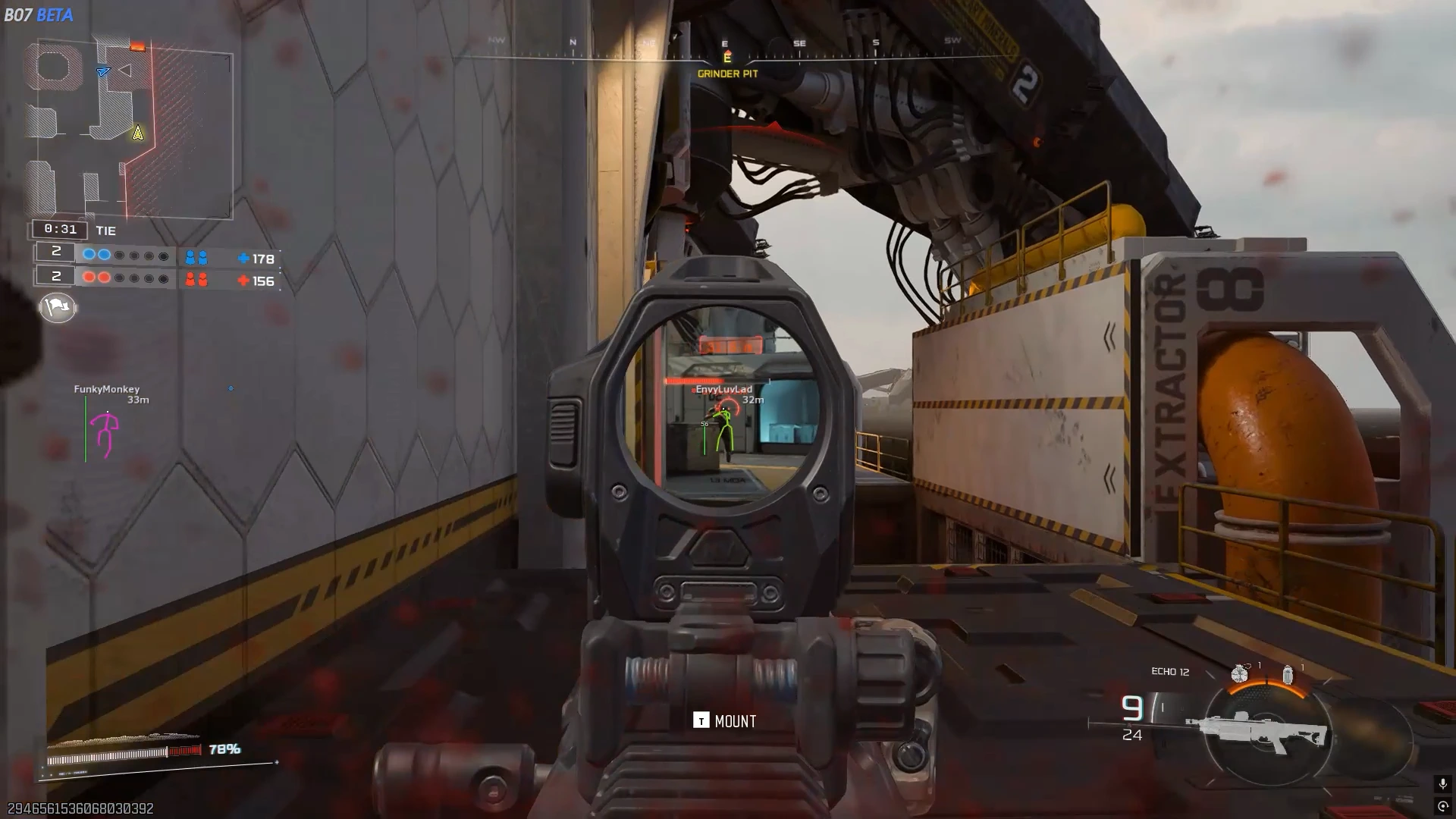Select FunkyMonkey's pink player marker
This screenshot has width=1456, height=819.
pyautogui.click(x=106, y=435)
